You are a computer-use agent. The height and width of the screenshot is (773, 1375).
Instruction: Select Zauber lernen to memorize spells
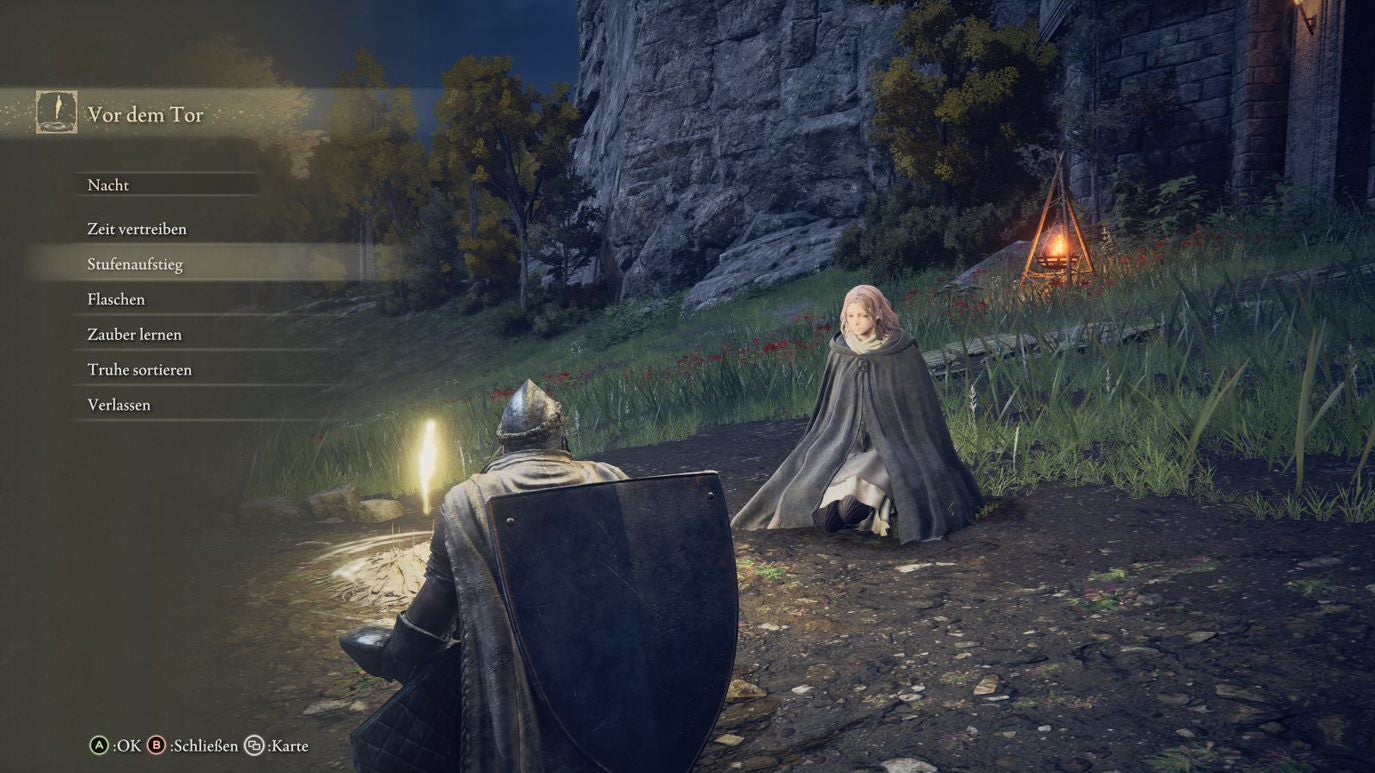(134, 333)
